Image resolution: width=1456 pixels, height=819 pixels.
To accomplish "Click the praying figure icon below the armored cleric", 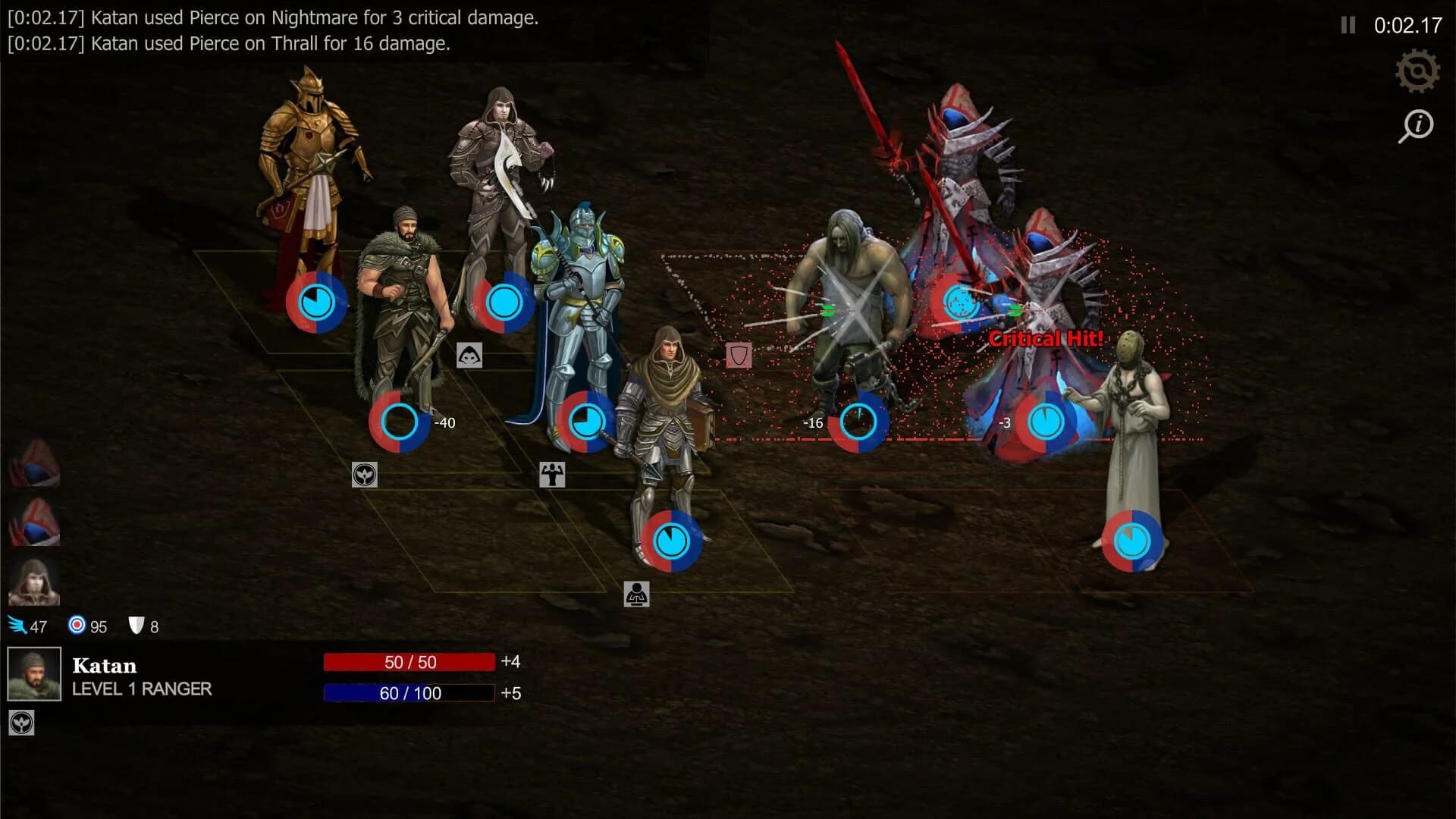I will [635, 591].
